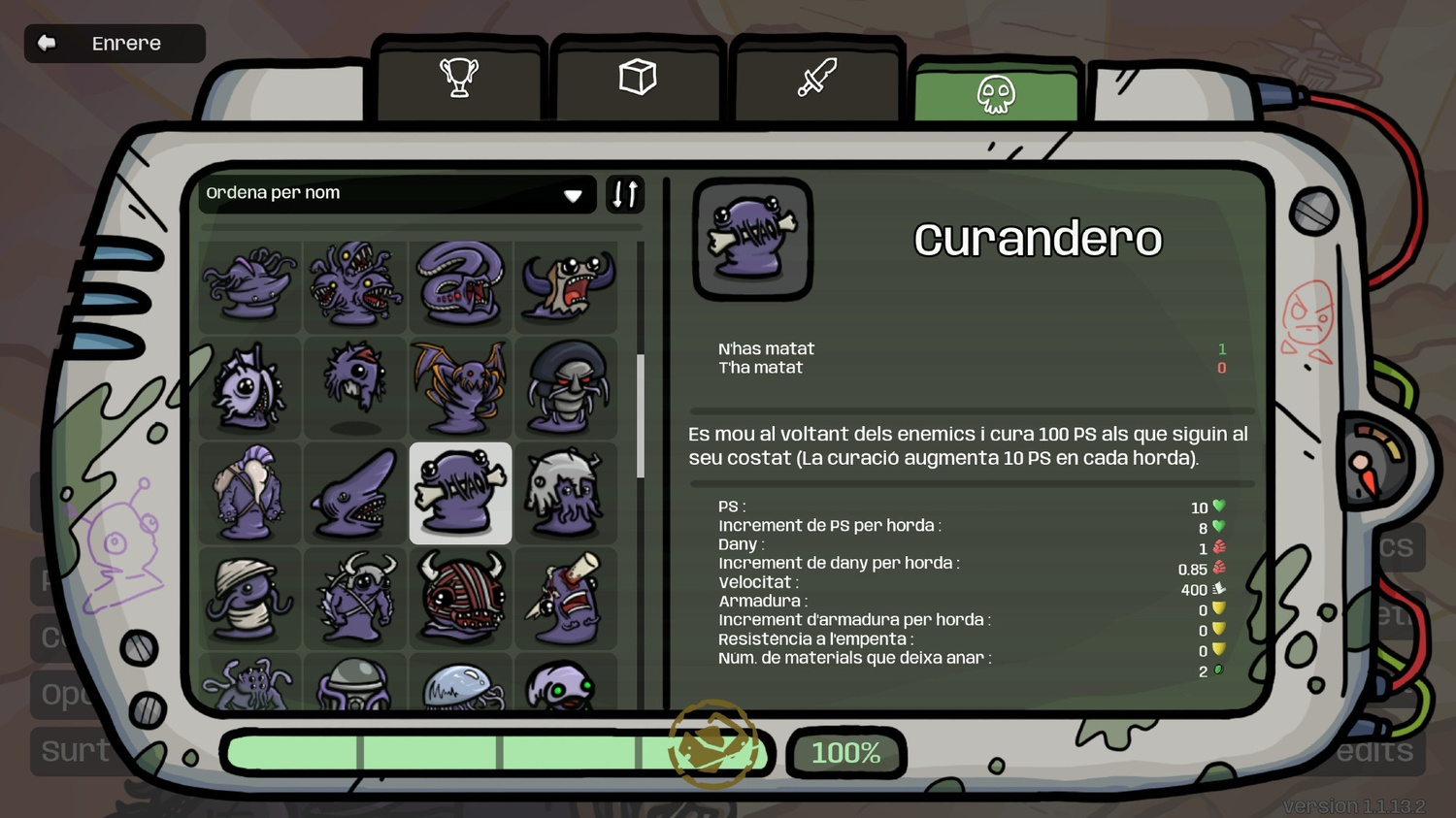Choose the Curandero bone-carrying enemy tile
1456x818 pixels.
460,493
